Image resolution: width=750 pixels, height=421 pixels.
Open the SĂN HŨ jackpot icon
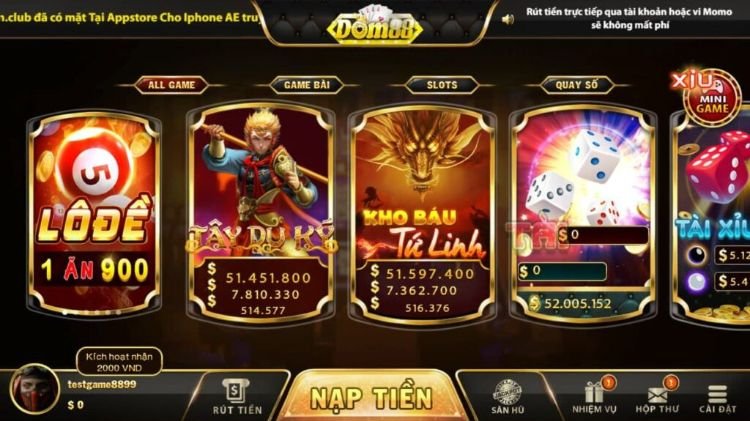click(x=508, y=397)
